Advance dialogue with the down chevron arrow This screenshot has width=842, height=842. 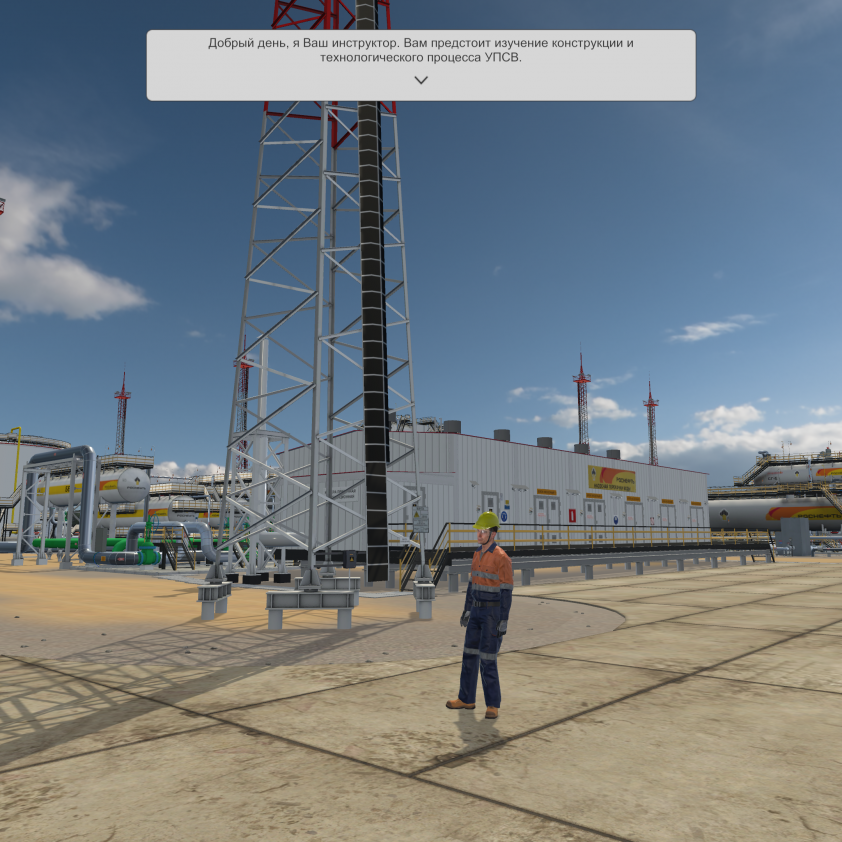tap(421, 80)
